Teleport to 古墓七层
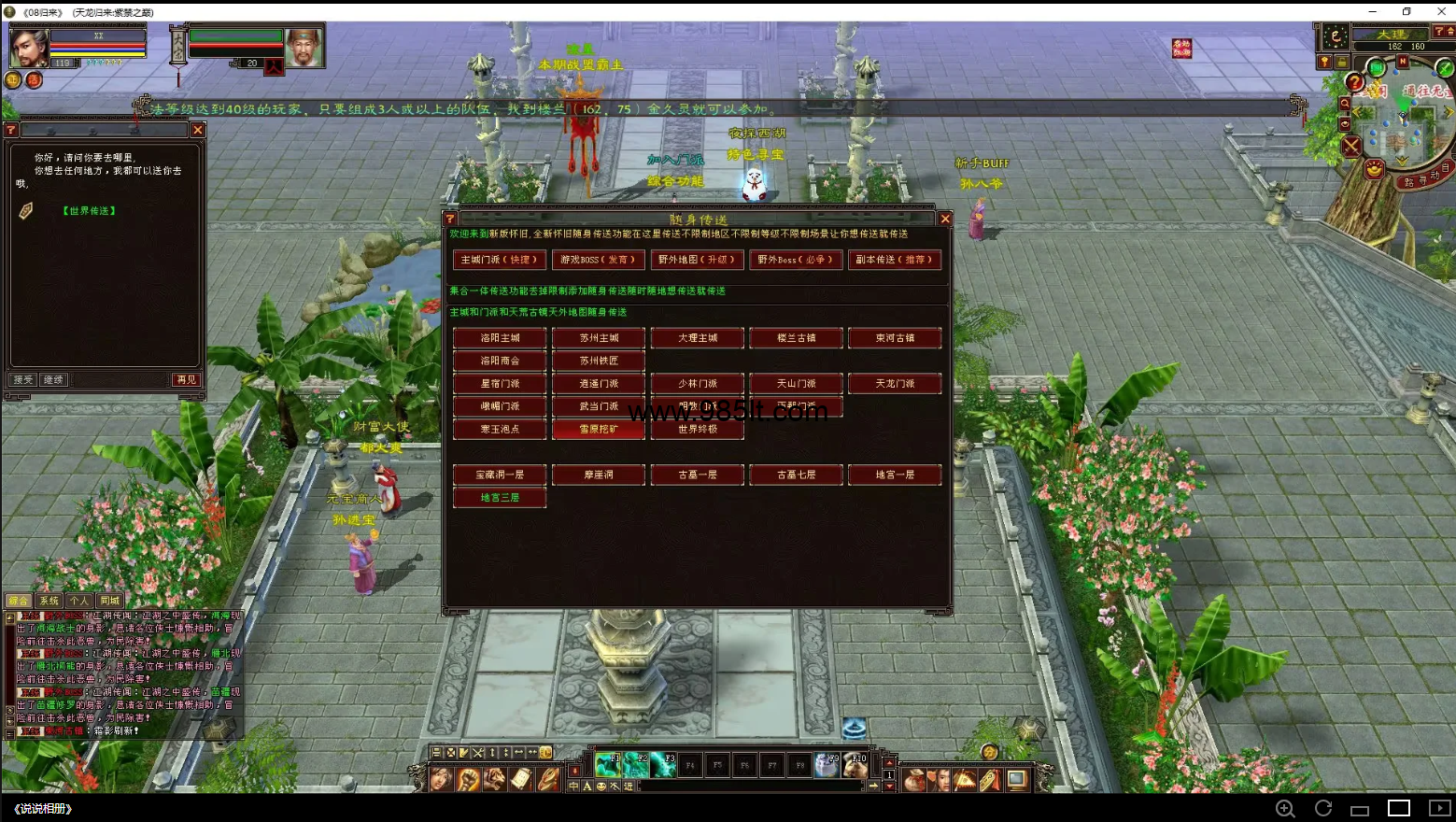1456x822 pixels. tap(796, 475)
